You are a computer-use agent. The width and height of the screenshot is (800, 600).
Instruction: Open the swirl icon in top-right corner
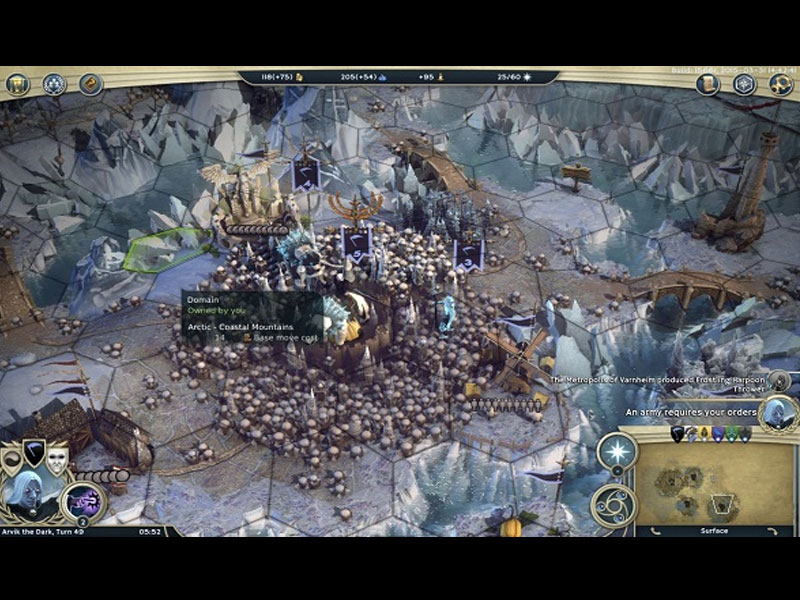coord(781,84)
